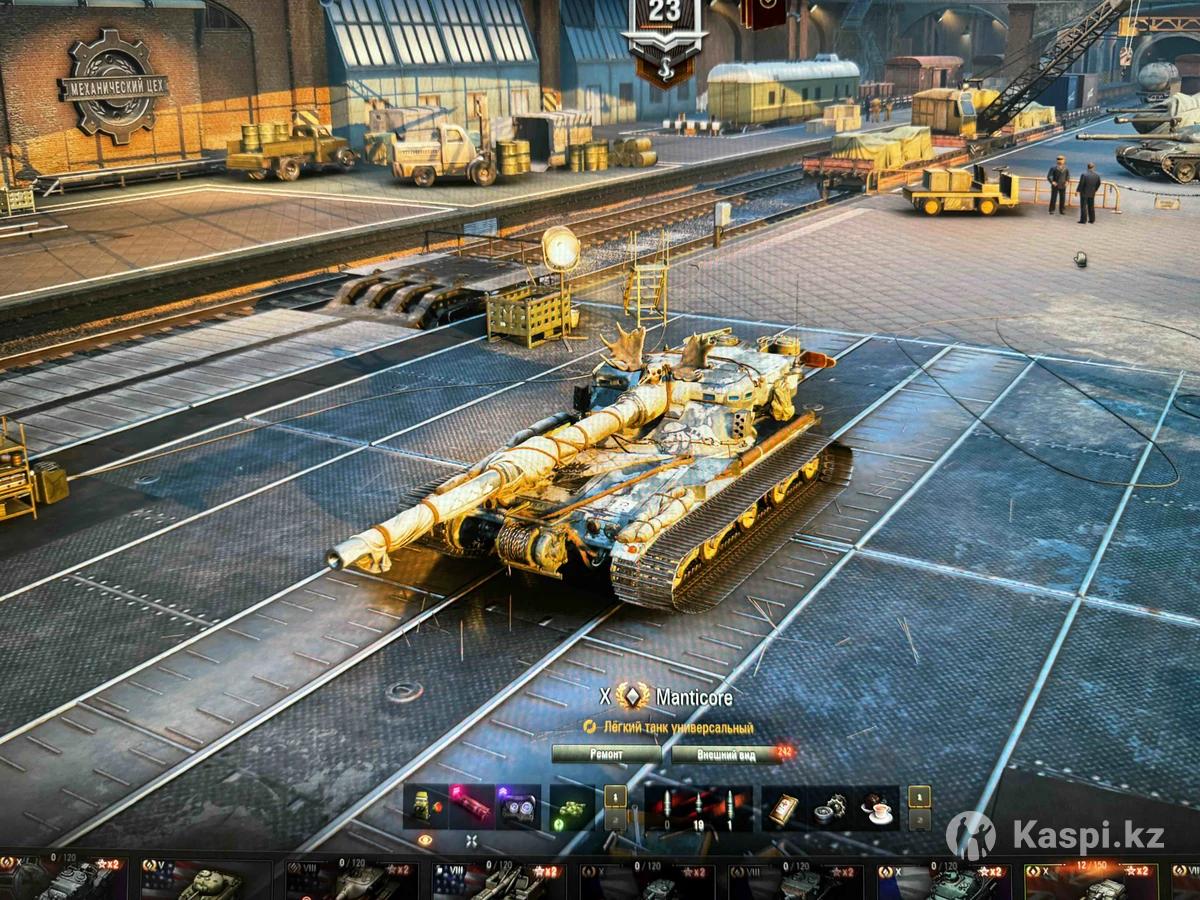1200x900 pixels.
Task: Open the tan box consumable slot
Action: 783,807
